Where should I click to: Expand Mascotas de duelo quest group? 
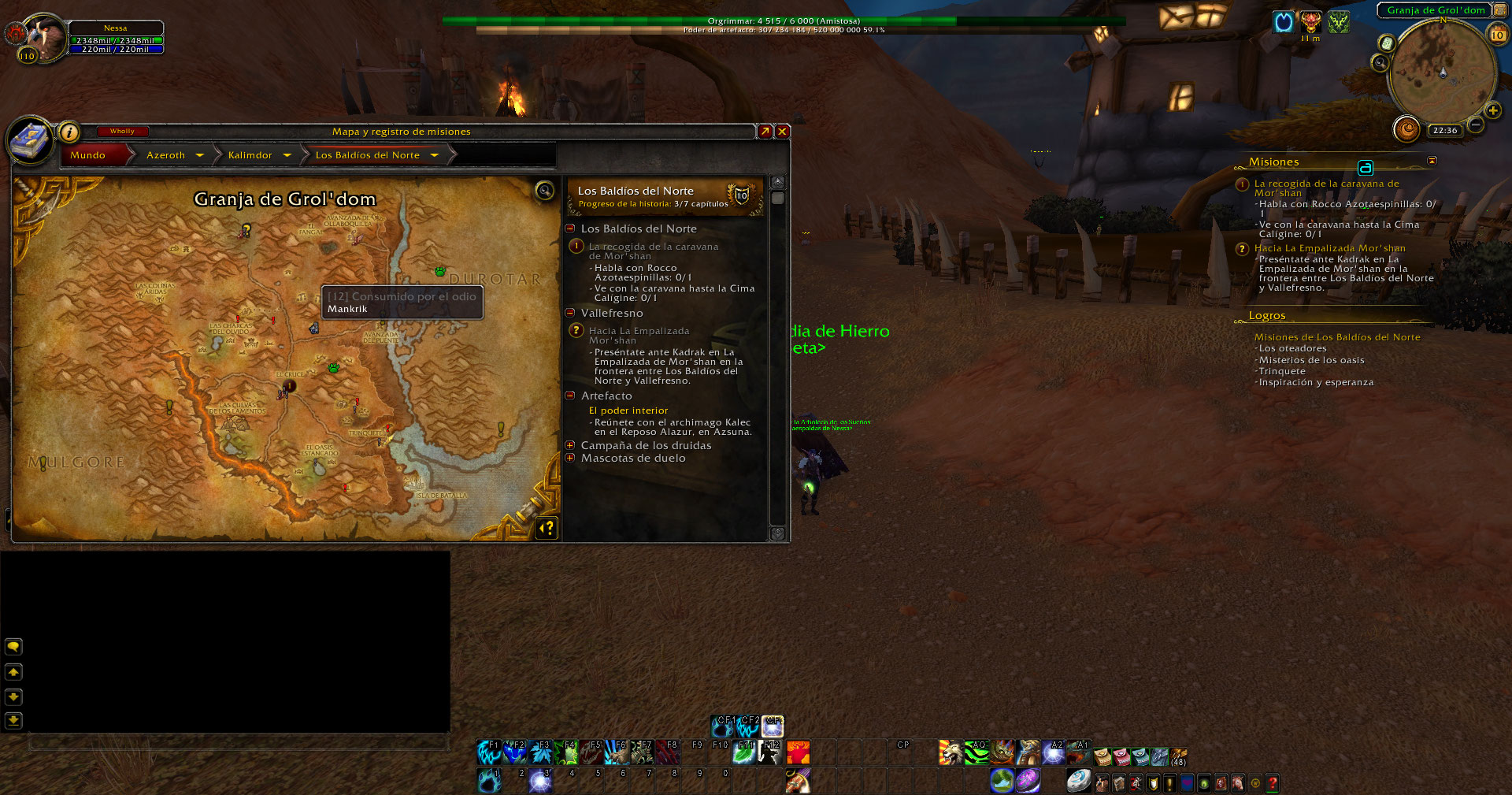click(x=570, y=458)
